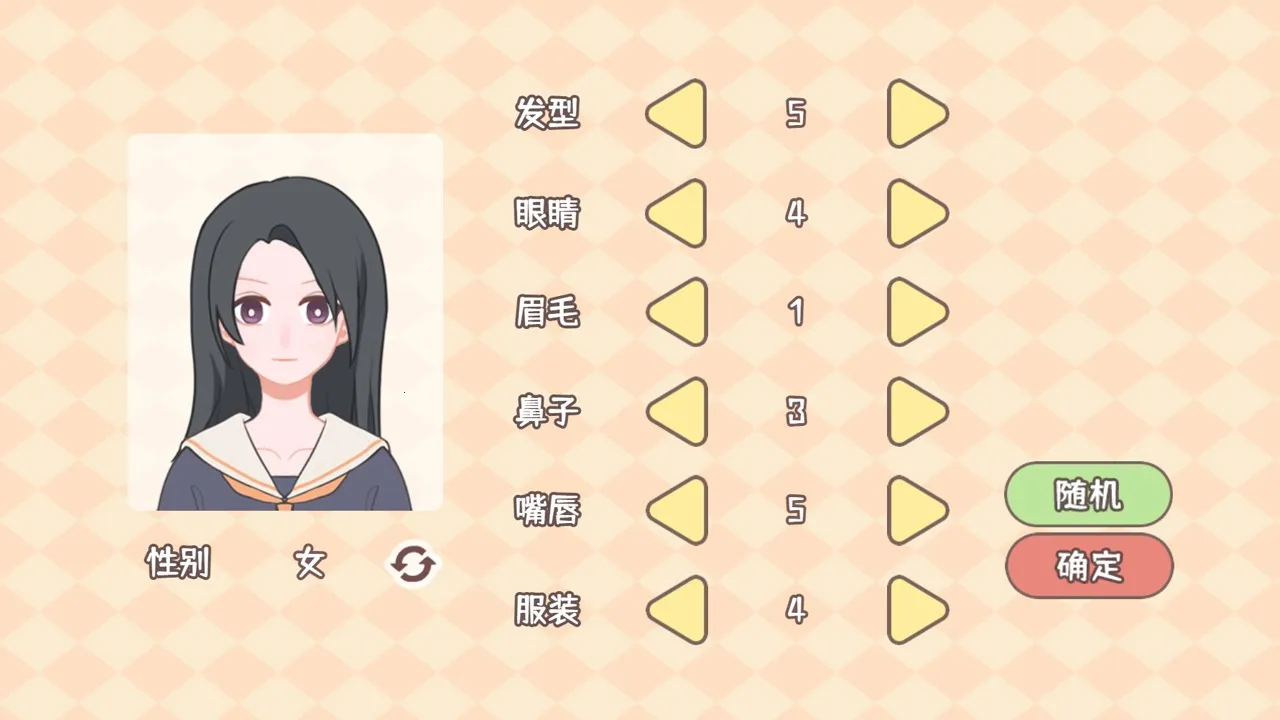The height and width of the screenshot is (720, 1280).
Task: Click the left arrow for 眼睛 eyes
Action: click(x=676, y=213)
